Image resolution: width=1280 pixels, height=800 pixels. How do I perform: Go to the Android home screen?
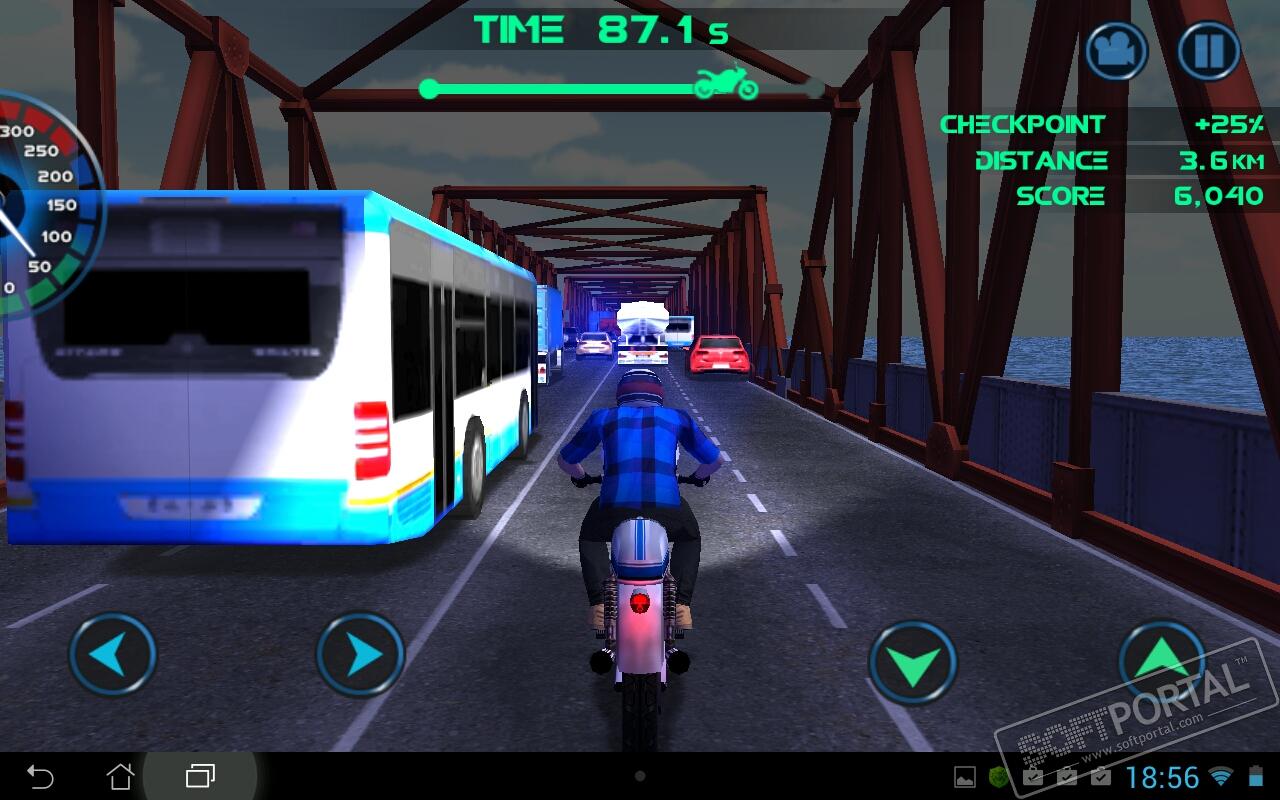click(120, 776)
